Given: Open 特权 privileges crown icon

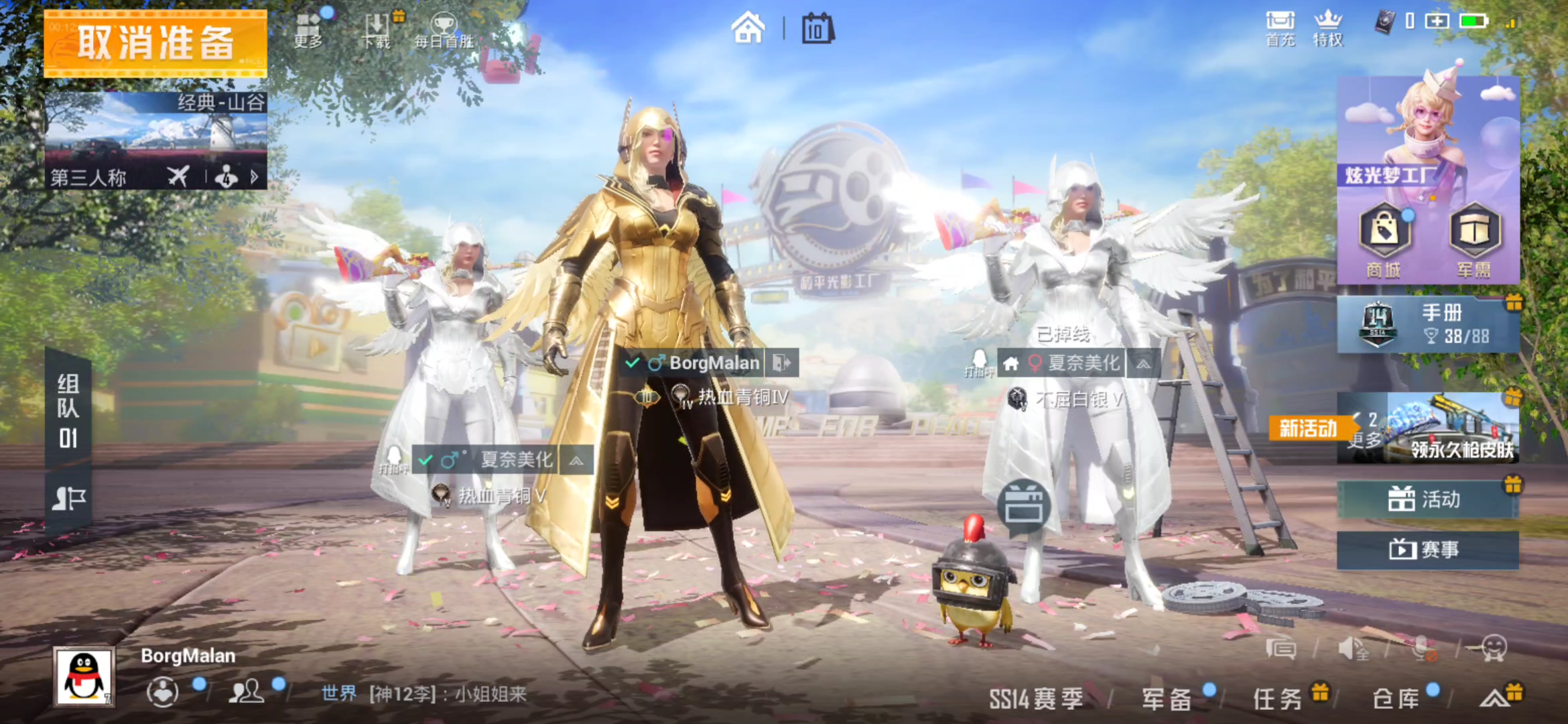Looking at the screenshot, I should click(x=1327, y=29).
